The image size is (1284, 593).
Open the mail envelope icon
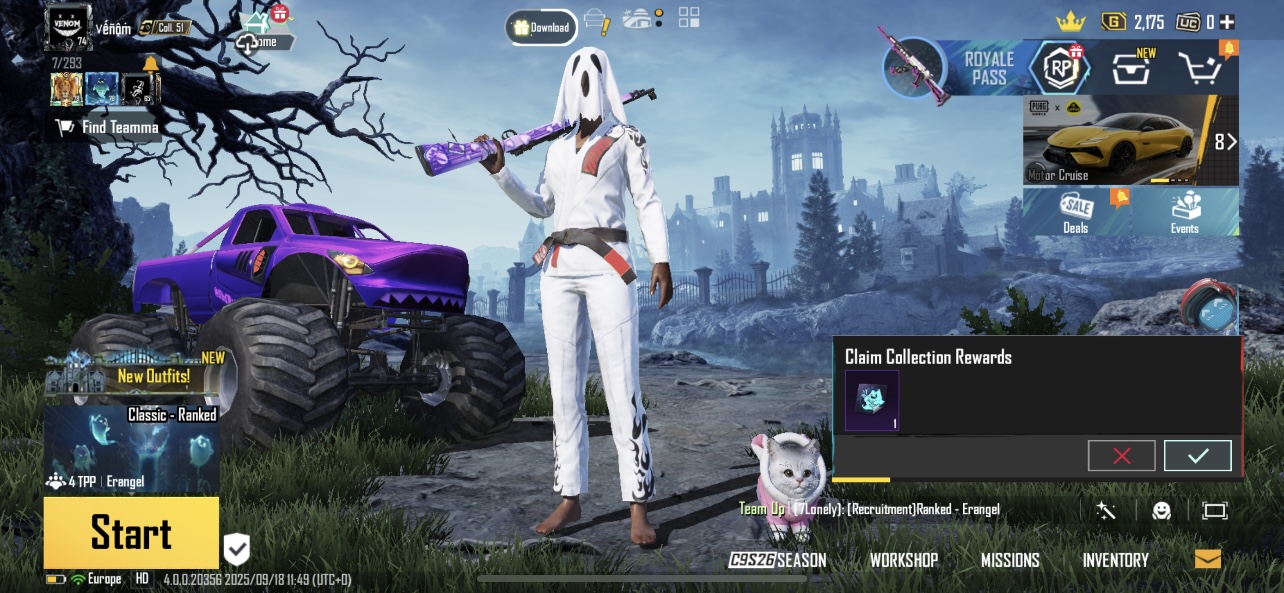pyautogui.click(x=1207, y=559)
